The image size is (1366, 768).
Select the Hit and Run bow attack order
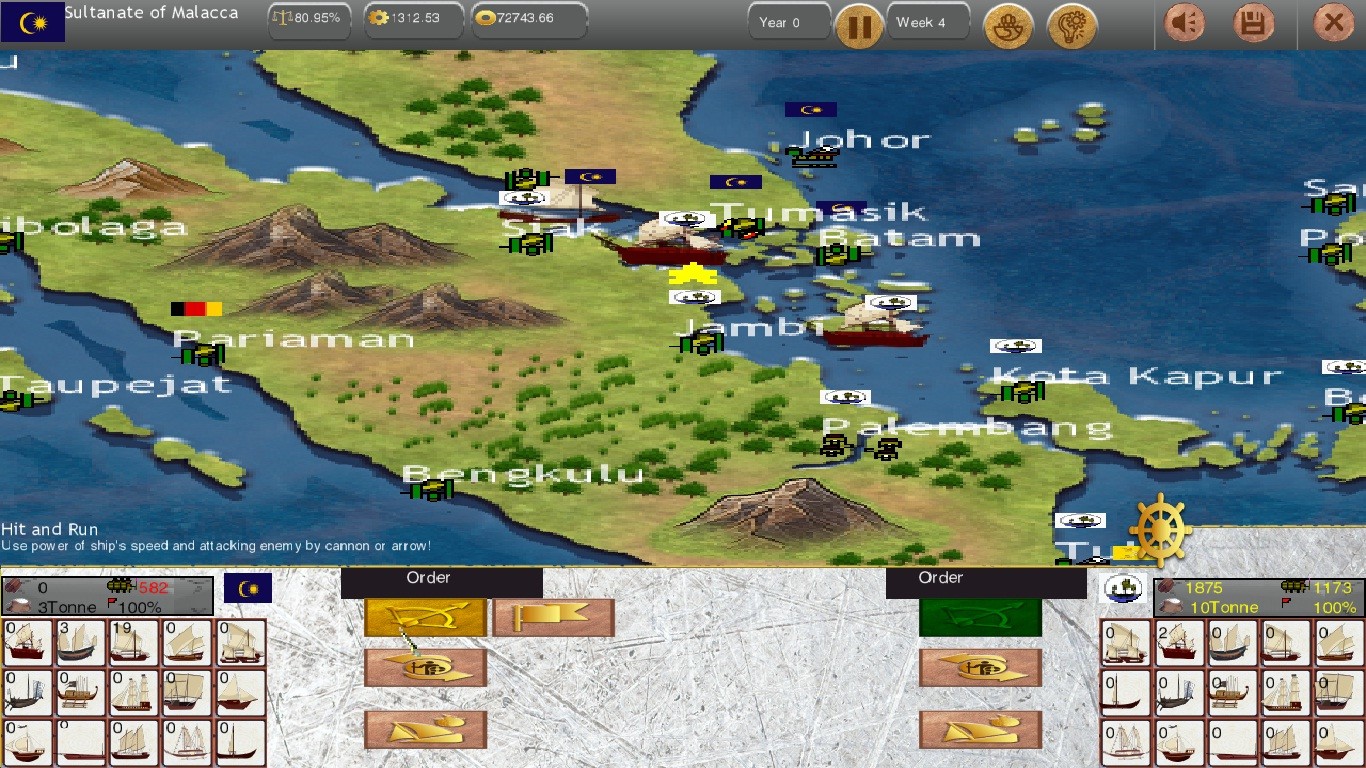coord(424,618)
